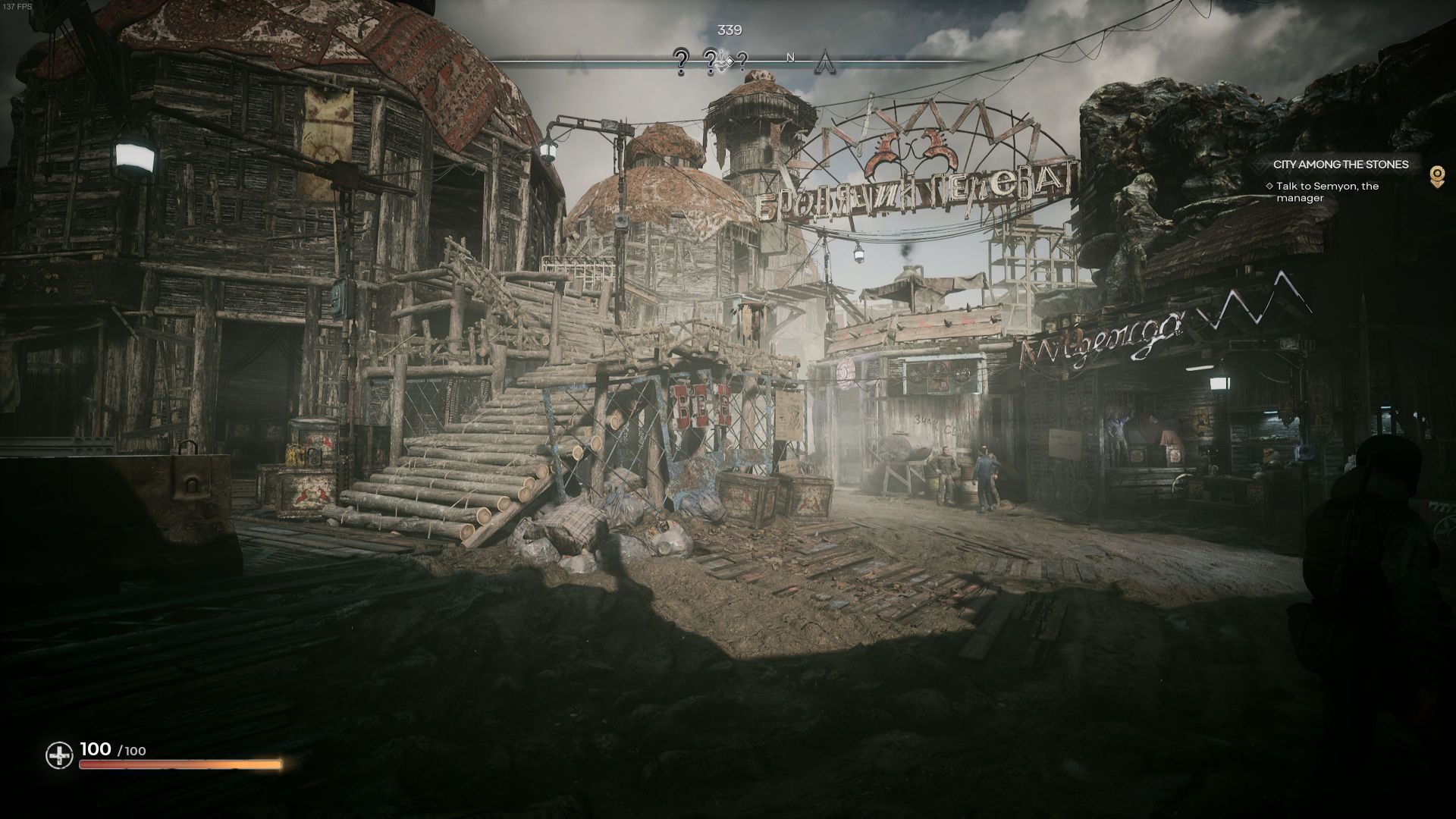The width and height of the screenshot is (1456, 819).
Task: Click the north arrow marker on the compass
Action: tap(824, 59)
